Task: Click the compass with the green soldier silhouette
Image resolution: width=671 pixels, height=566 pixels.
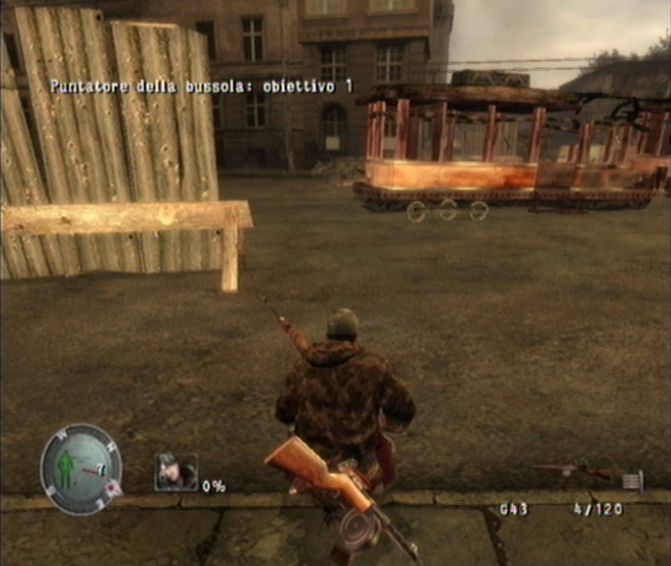Action: click(x=80, y=469)
